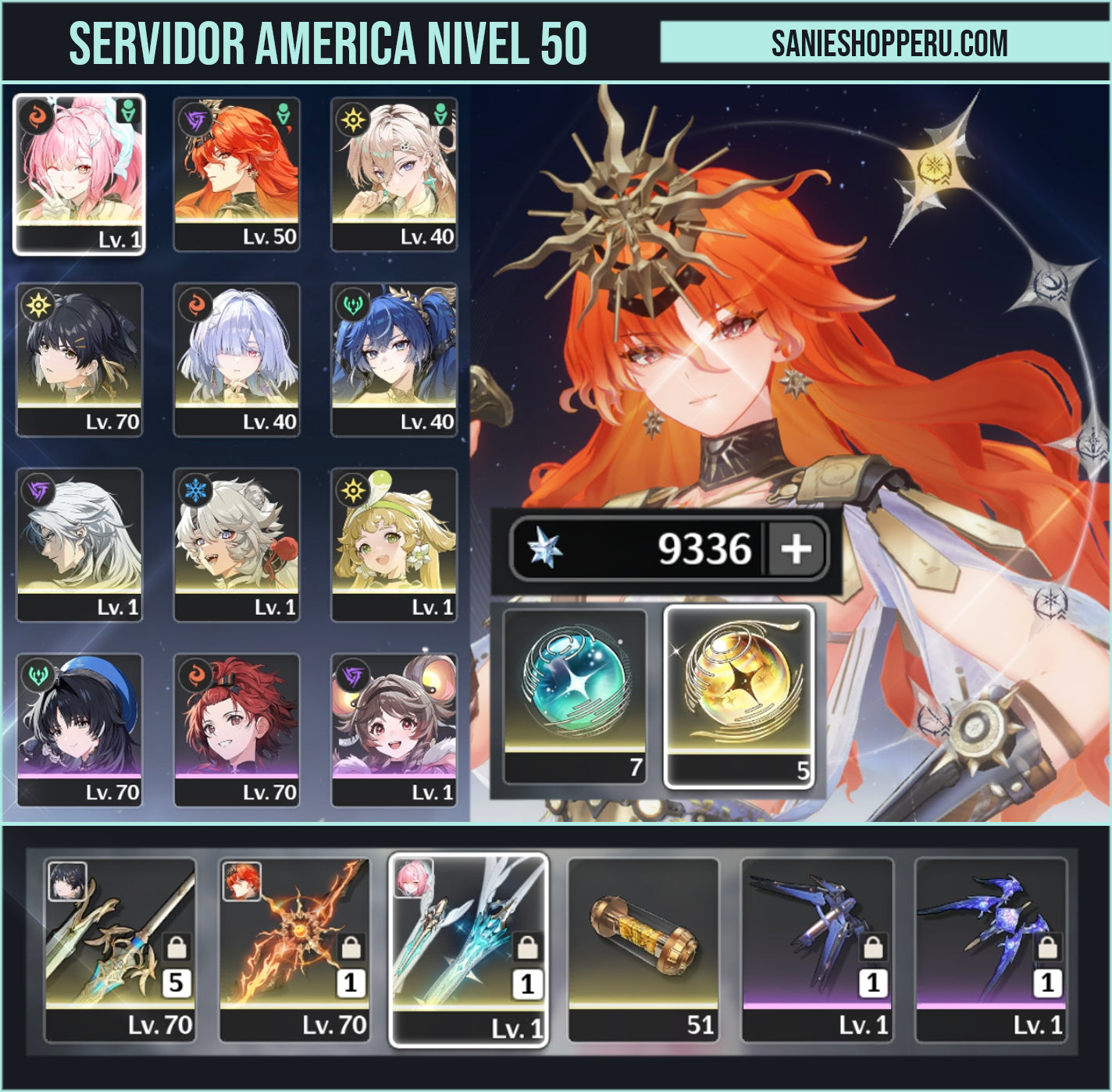Add more Astrite with the plus button
The height and width of the screenshot is (1092, 1112).
click(x=796, y=549)
